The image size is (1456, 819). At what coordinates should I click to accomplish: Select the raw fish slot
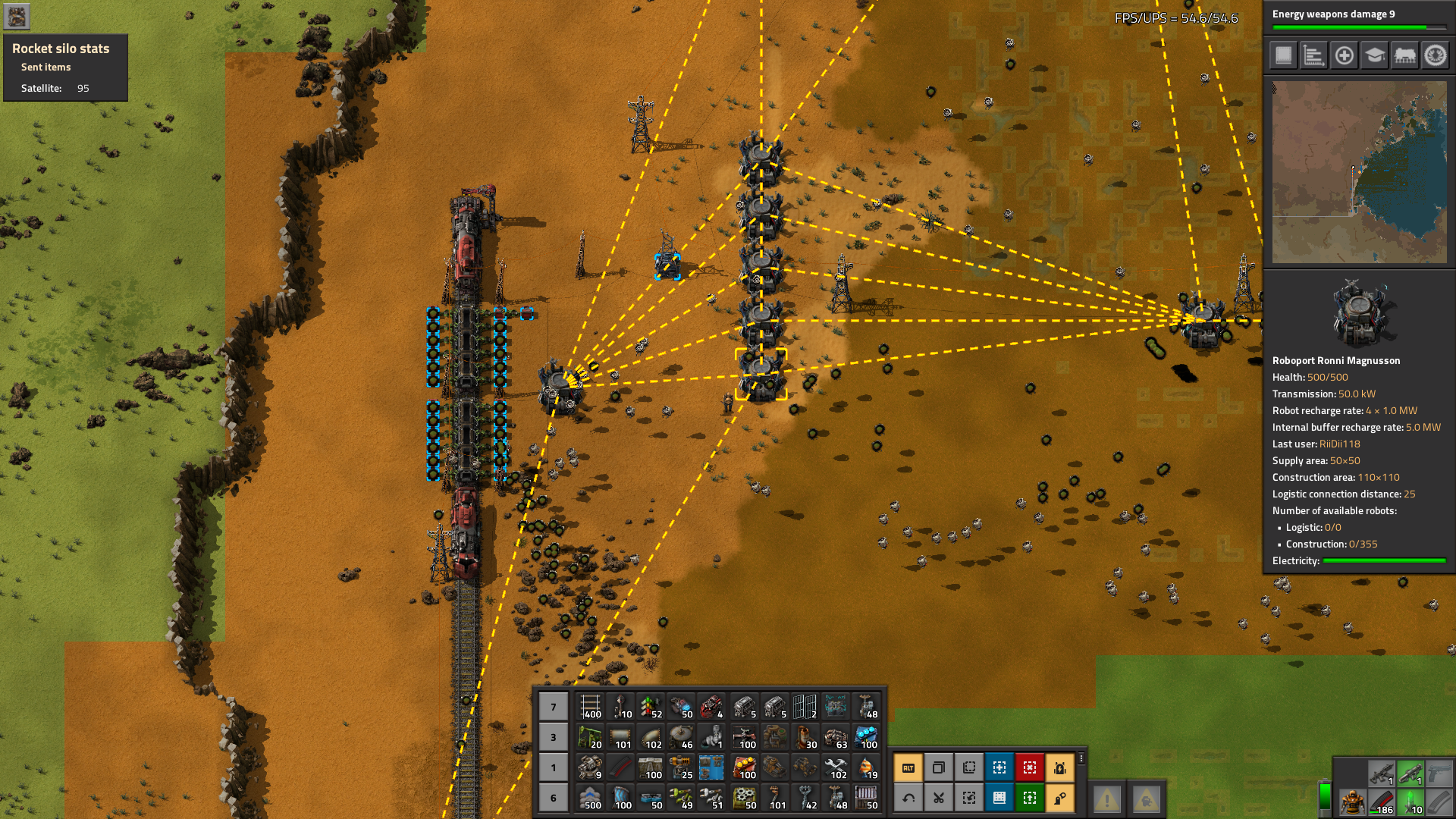[x=866, y=767]
